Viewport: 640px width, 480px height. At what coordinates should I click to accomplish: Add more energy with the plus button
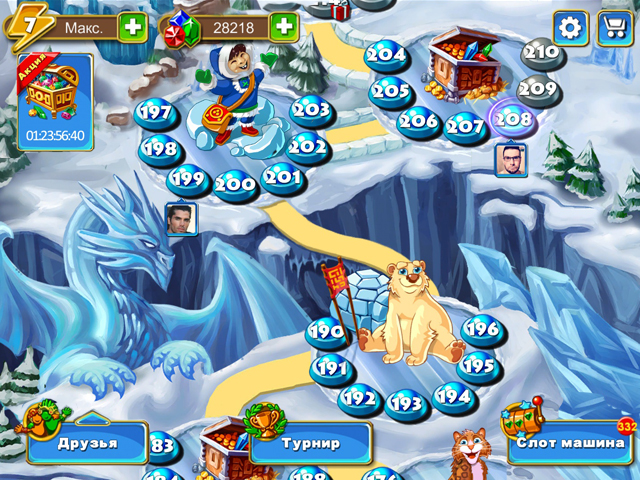click(133, 27)
